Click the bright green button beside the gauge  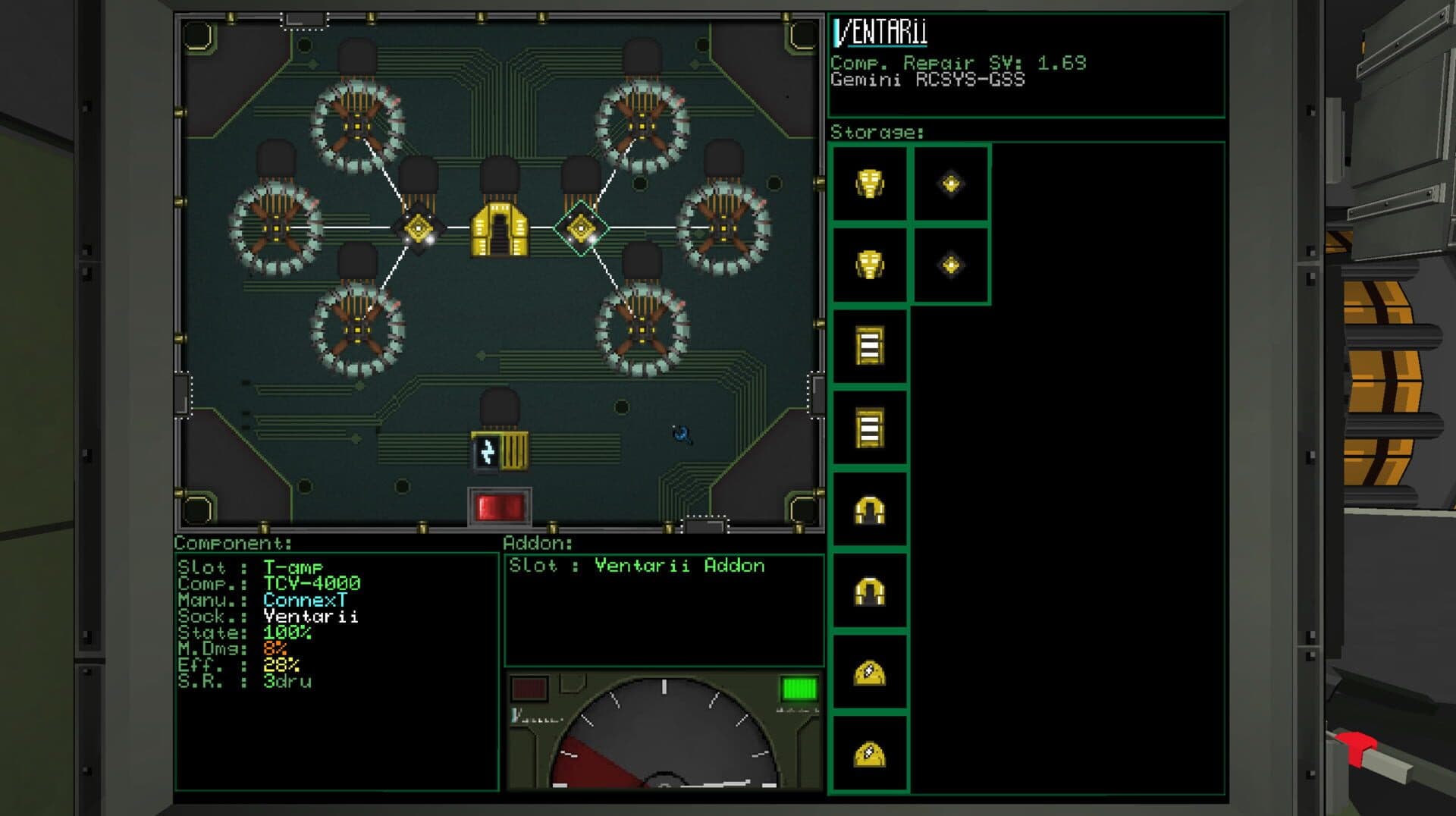pos(799,689)
